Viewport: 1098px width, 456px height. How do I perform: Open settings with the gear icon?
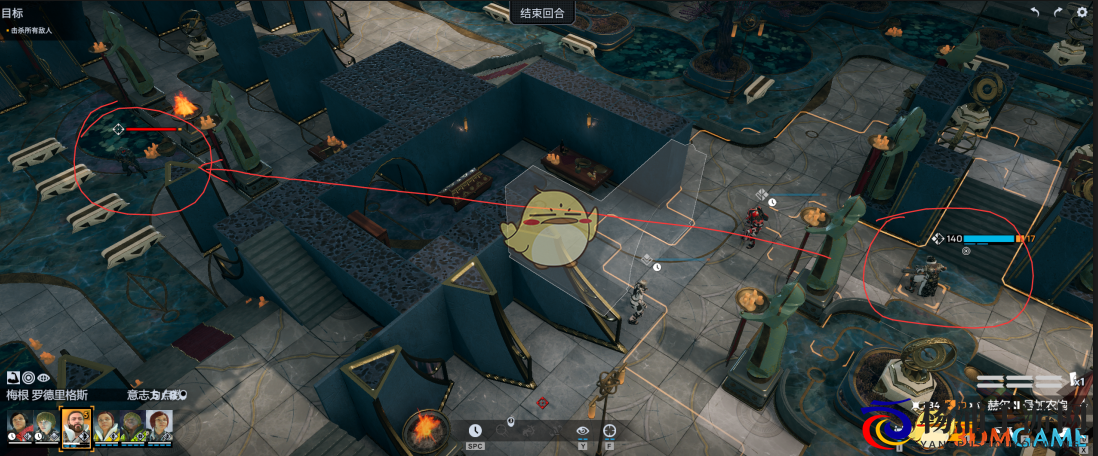(x=1082, y=12)
